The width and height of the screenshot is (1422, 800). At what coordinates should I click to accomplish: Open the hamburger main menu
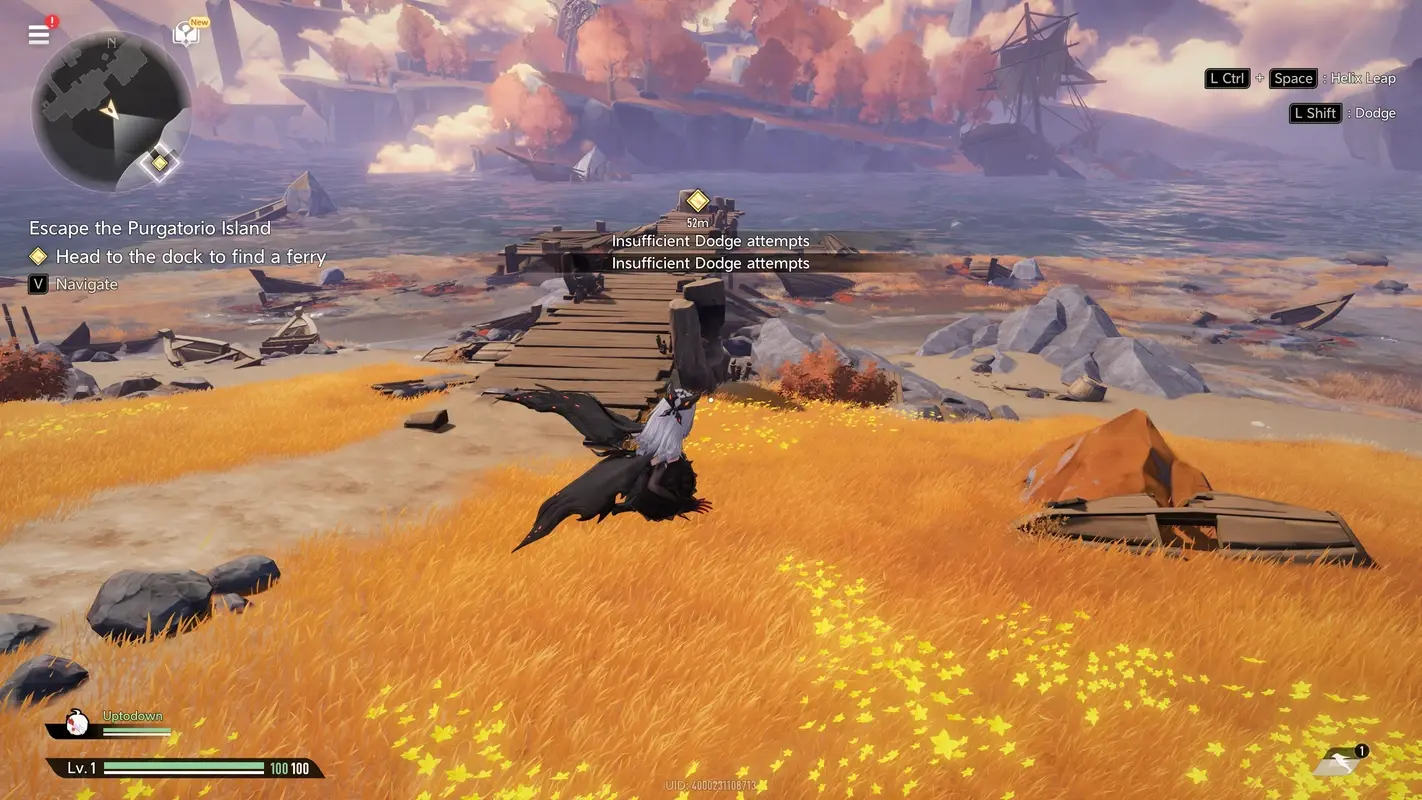[x=38, y=34]
